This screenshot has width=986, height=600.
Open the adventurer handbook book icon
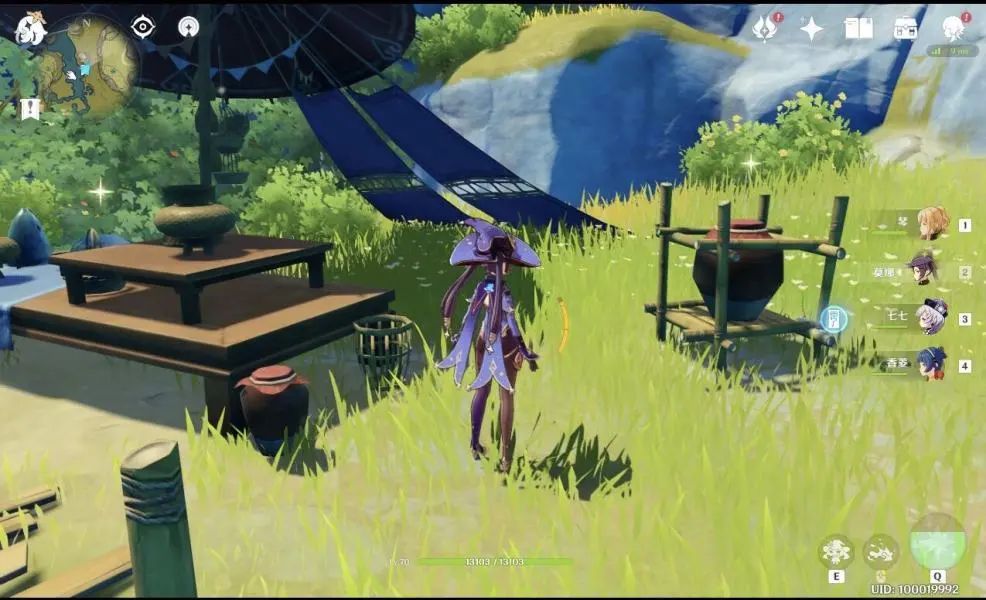click(x=858, y=28)
